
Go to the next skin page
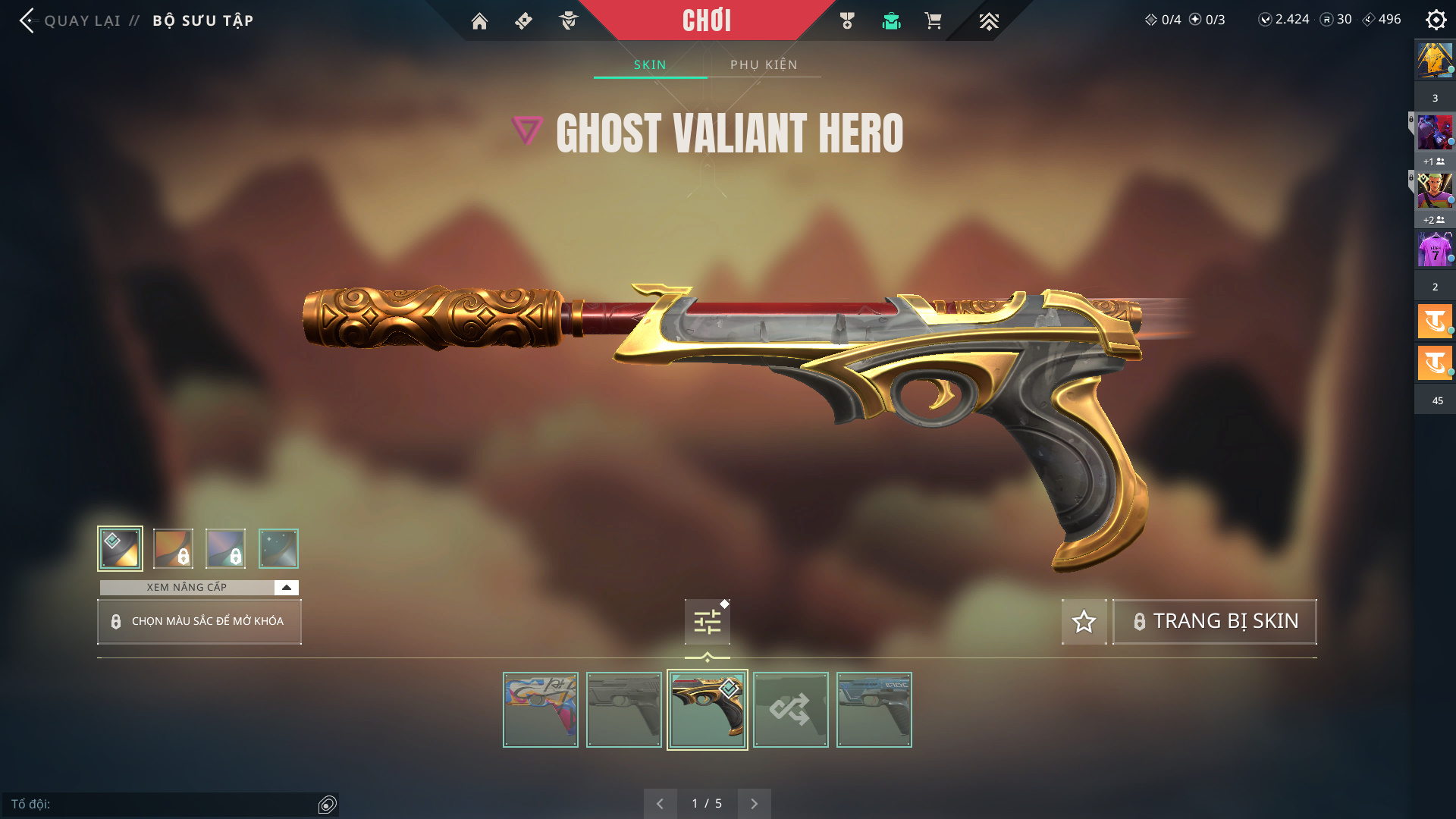754,804
